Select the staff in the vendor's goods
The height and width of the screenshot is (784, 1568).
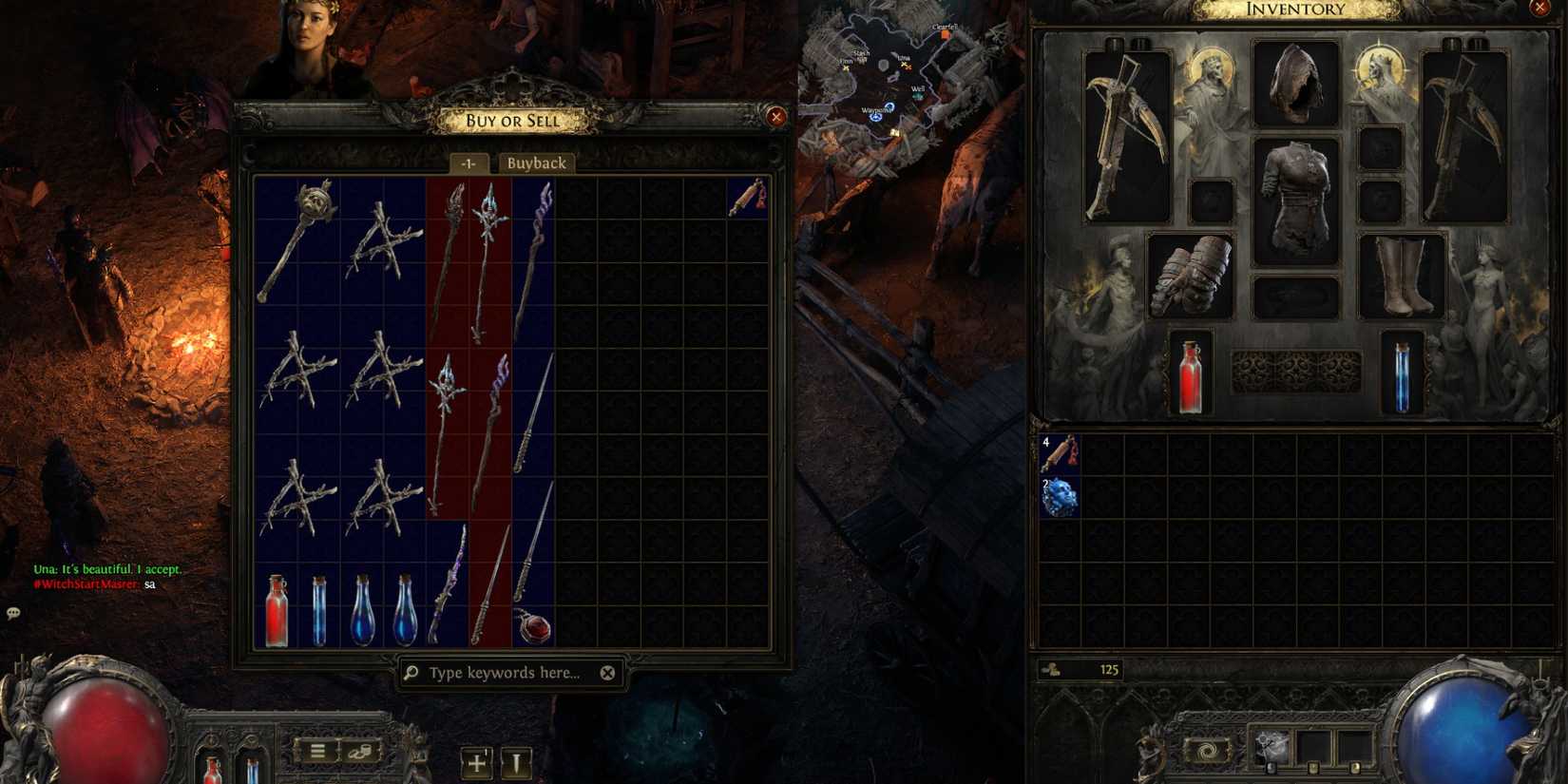coord(534,252)
